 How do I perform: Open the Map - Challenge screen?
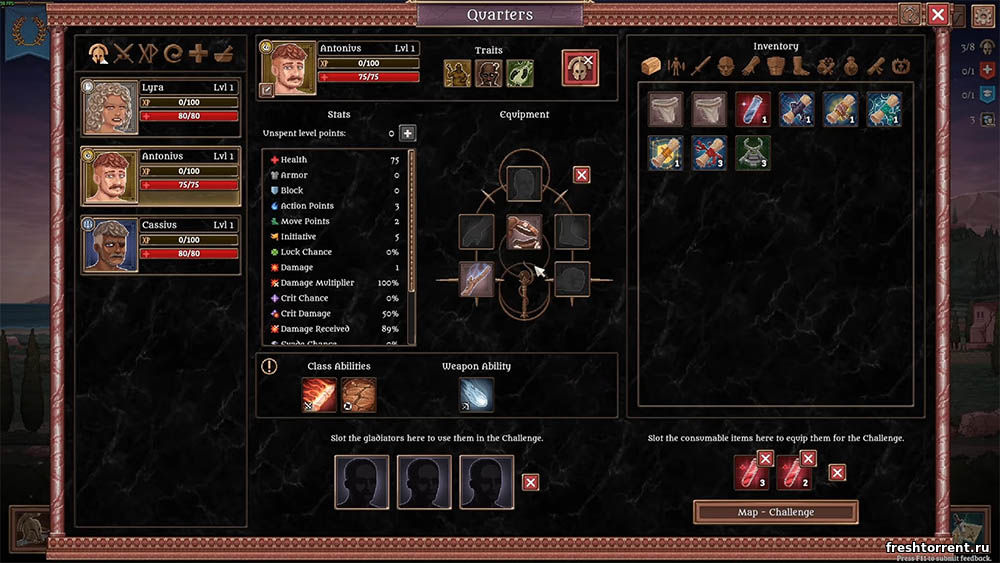point(775,512)
